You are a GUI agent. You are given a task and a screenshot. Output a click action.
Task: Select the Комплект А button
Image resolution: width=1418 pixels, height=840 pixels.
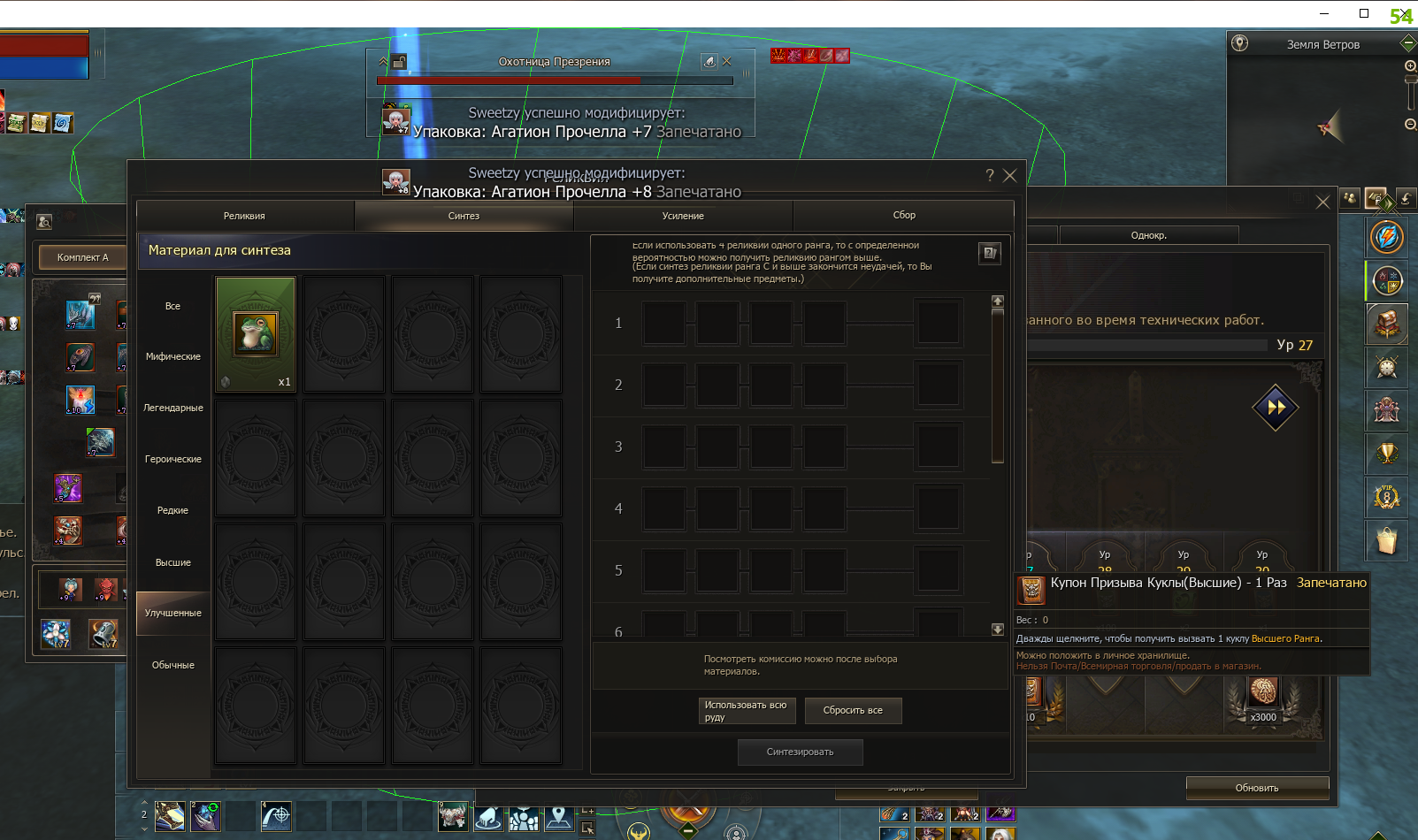click(x=82, y=257)
